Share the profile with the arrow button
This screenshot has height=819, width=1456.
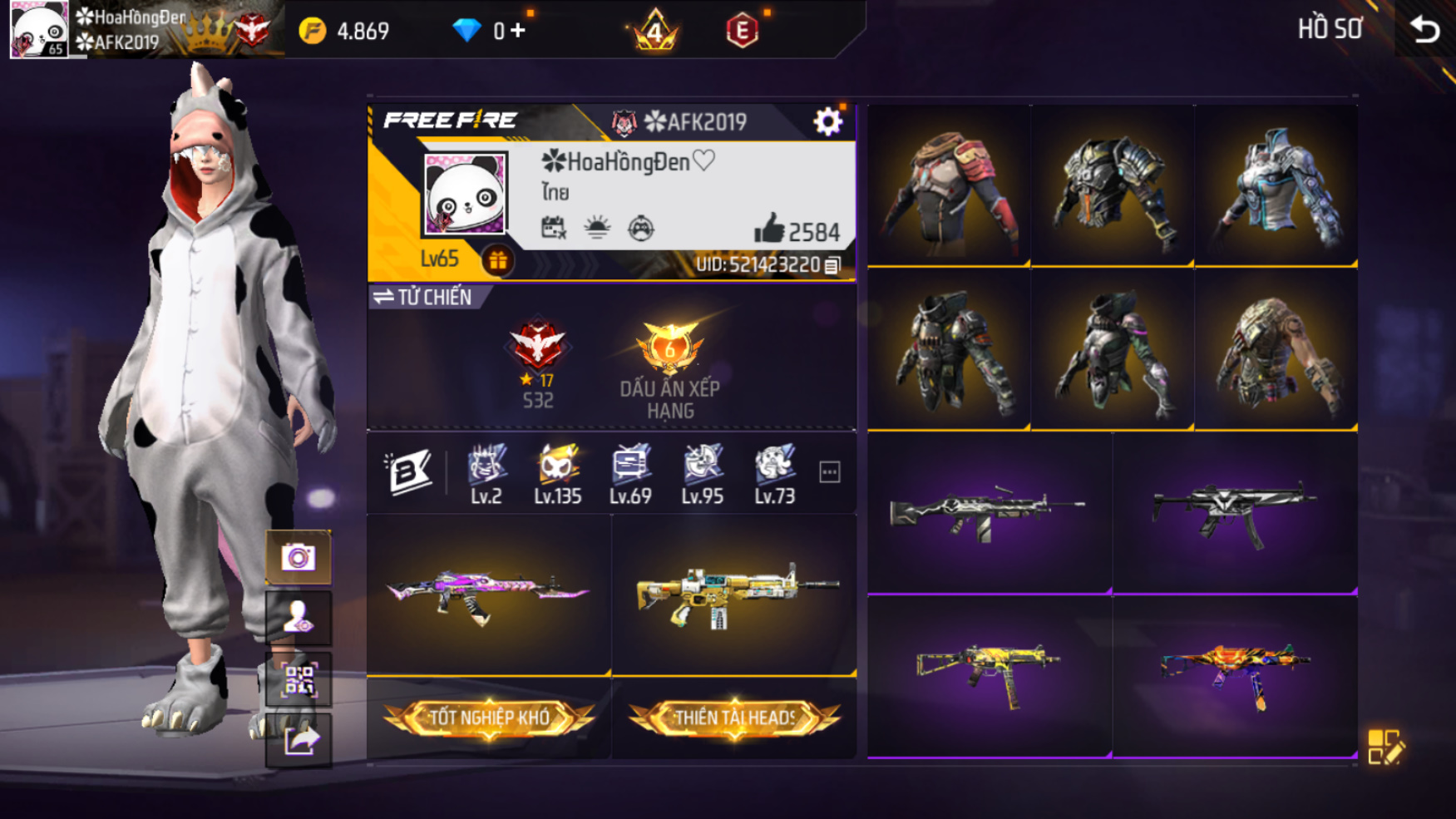(298, 740)
